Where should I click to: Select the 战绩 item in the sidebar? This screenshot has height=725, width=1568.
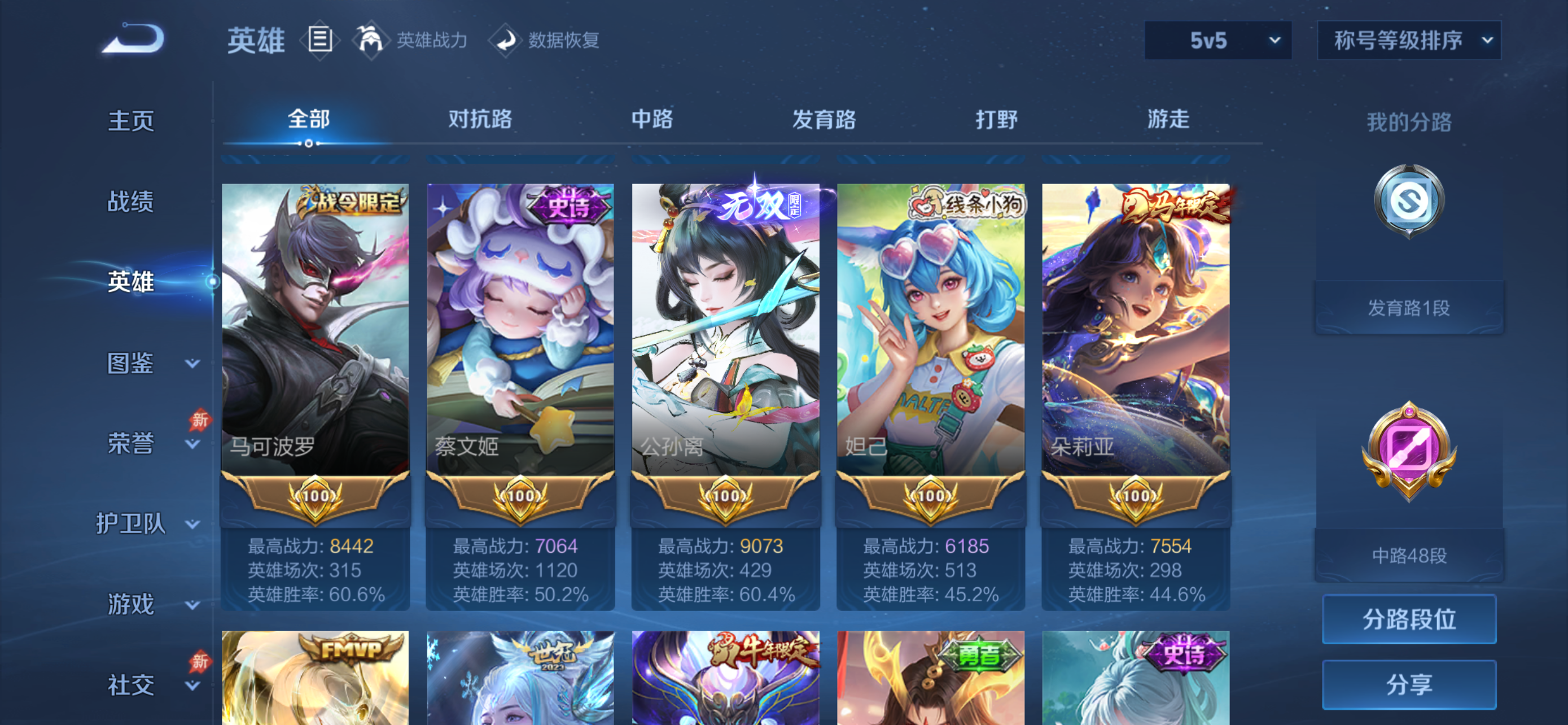[131, 202]
